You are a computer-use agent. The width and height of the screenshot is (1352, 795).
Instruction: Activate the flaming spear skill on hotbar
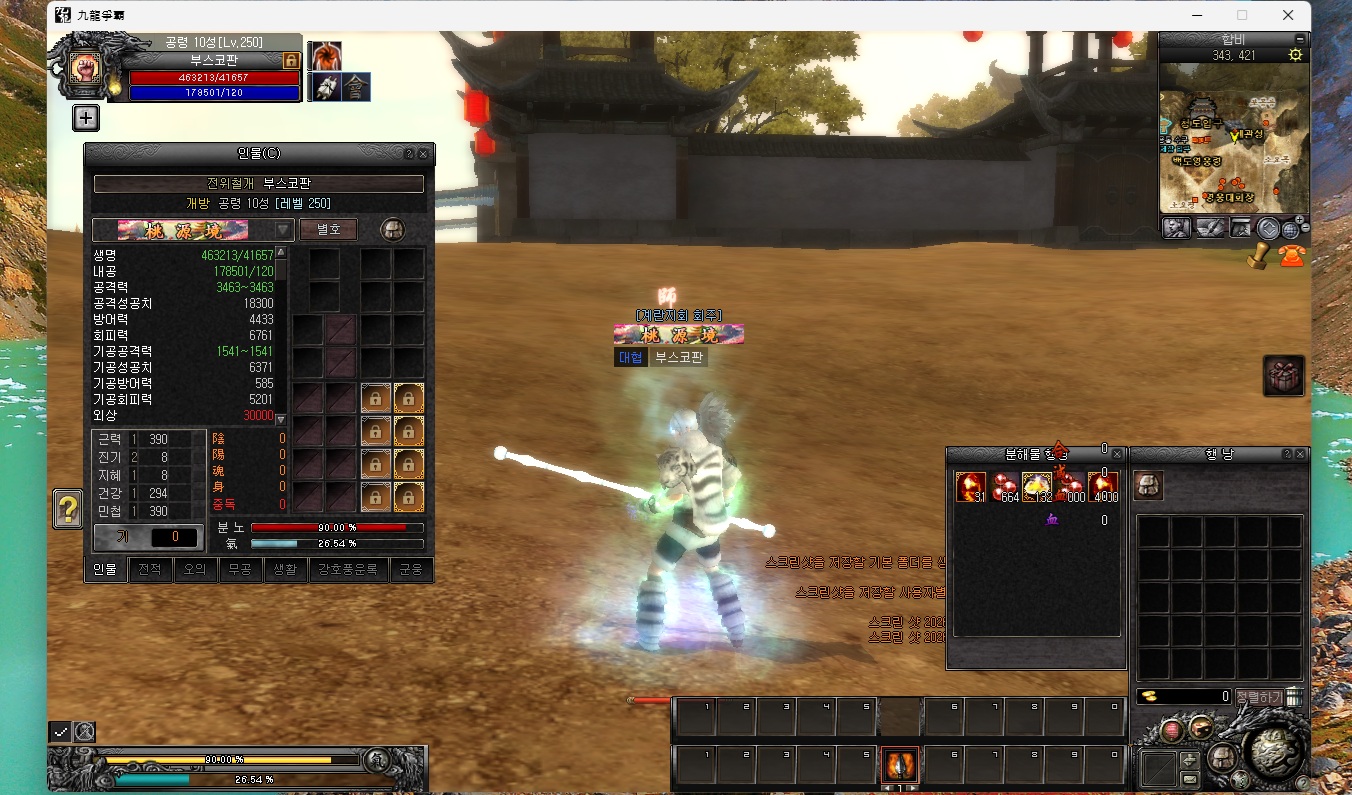coord(900,765)
